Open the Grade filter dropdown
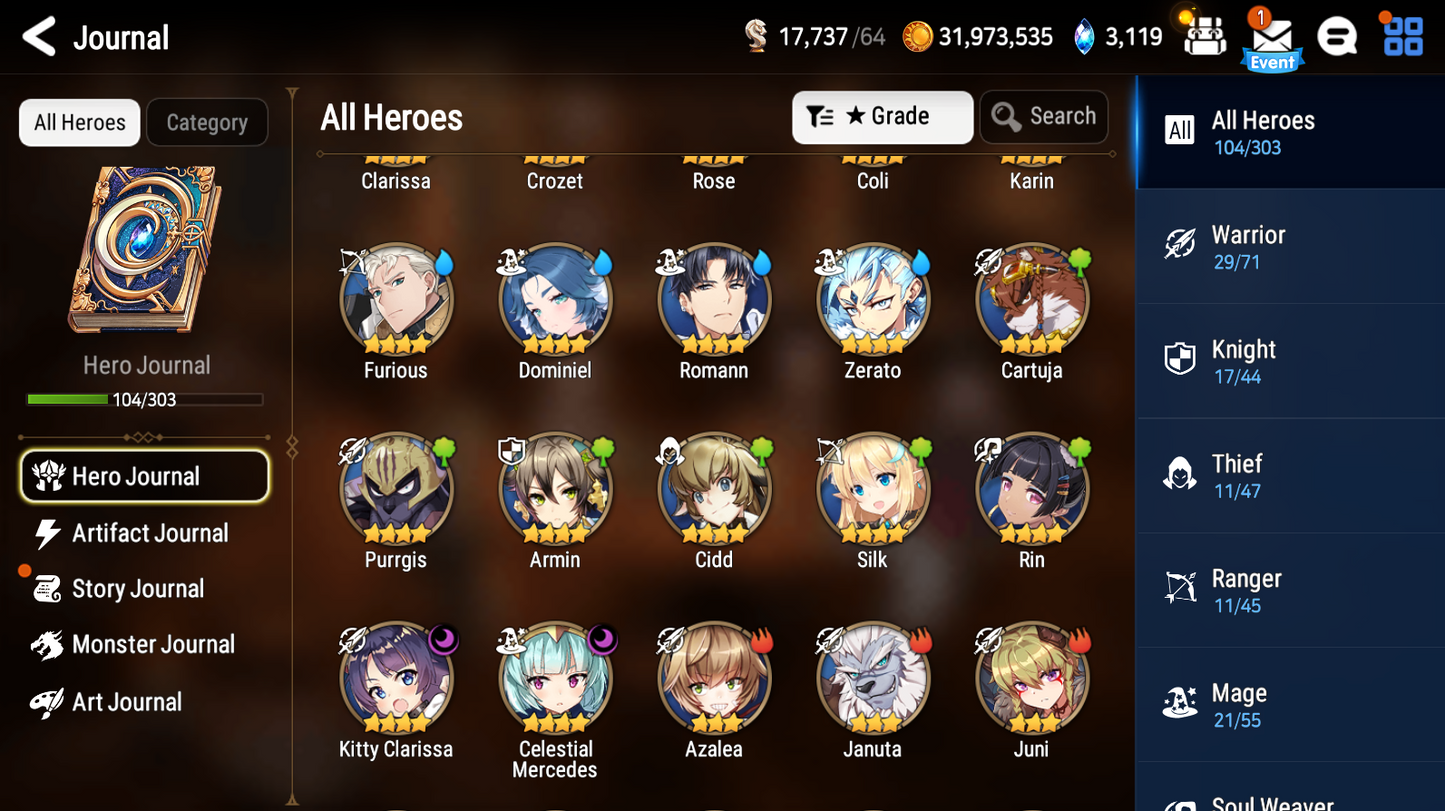 point(882,116)
